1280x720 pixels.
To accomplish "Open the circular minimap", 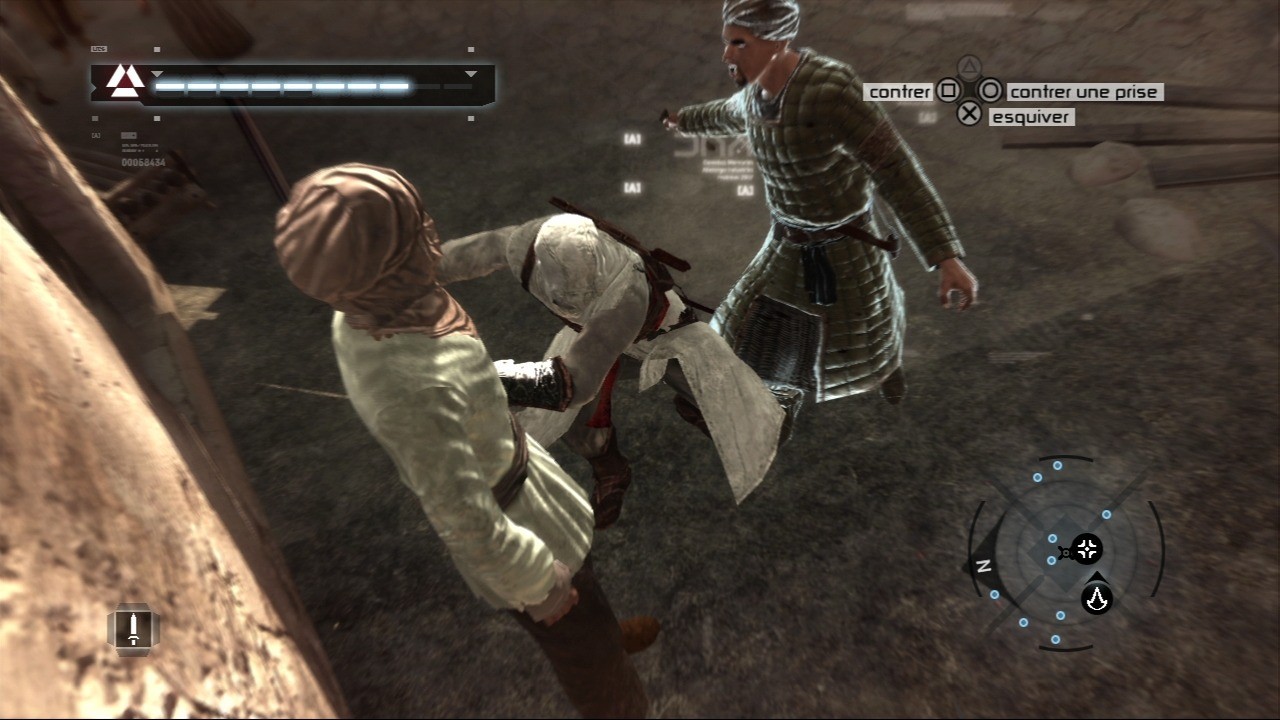I will 1064,553.
